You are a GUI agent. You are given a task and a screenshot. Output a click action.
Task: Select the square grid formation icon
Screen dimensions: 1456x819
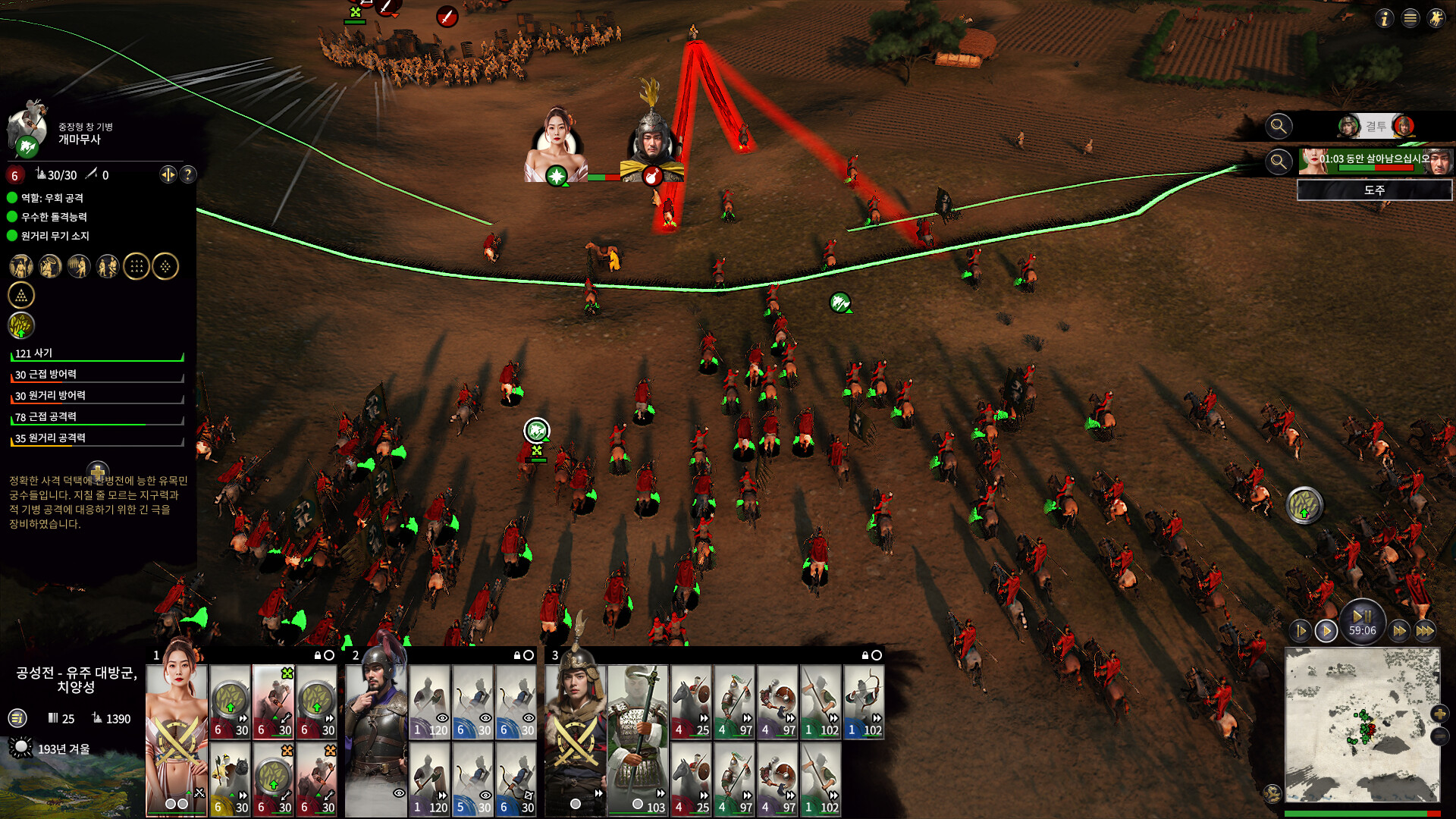[x=136, y=266]
